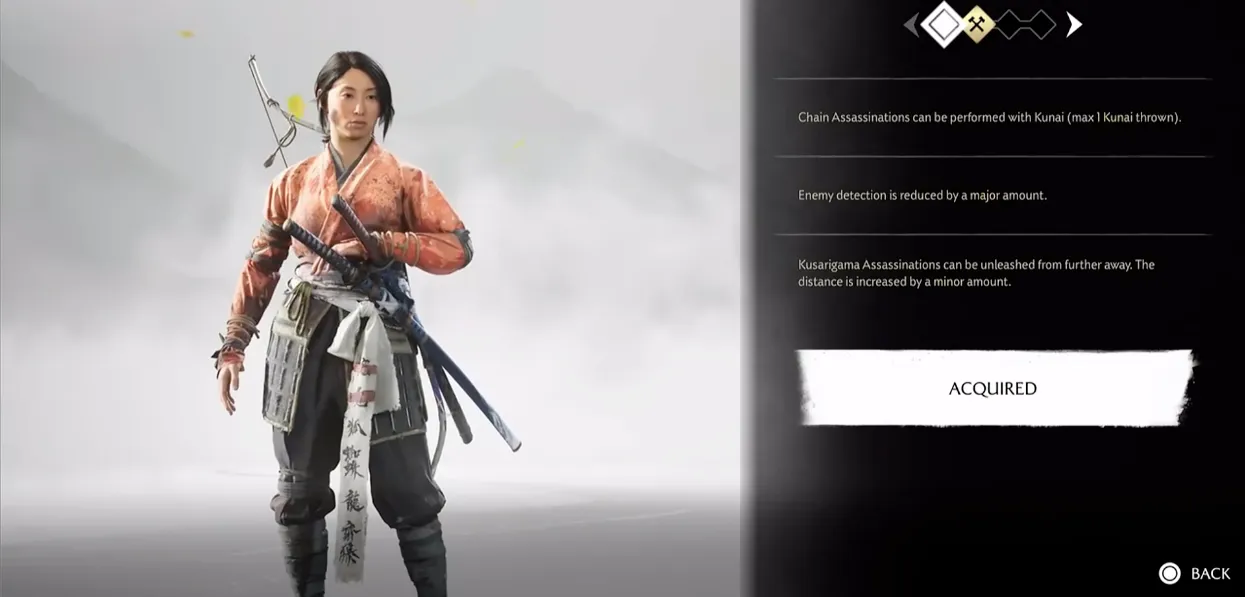Select the enemy detection reduction perk
Image resolution: width=1245 pixels, height=597 pixels.
click(922, 195)
